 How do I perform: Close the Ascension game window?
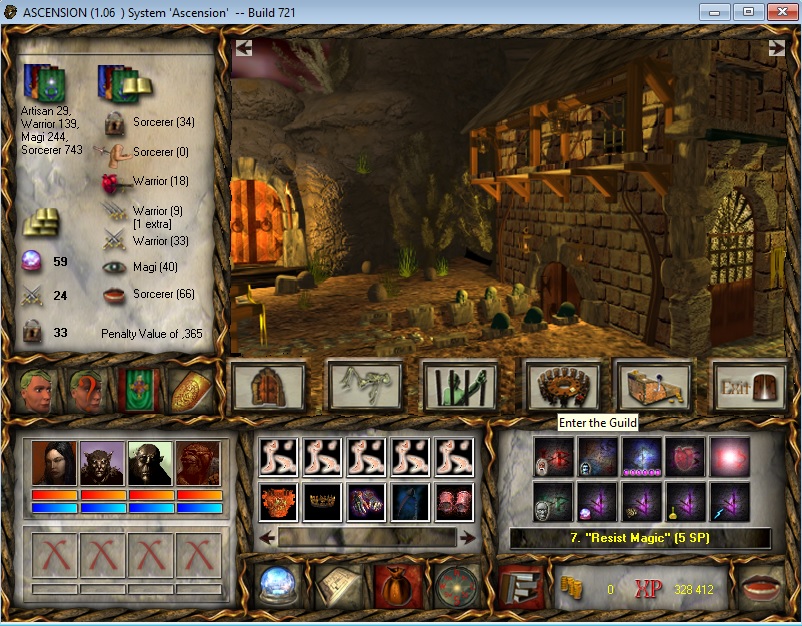coord(779,12)
